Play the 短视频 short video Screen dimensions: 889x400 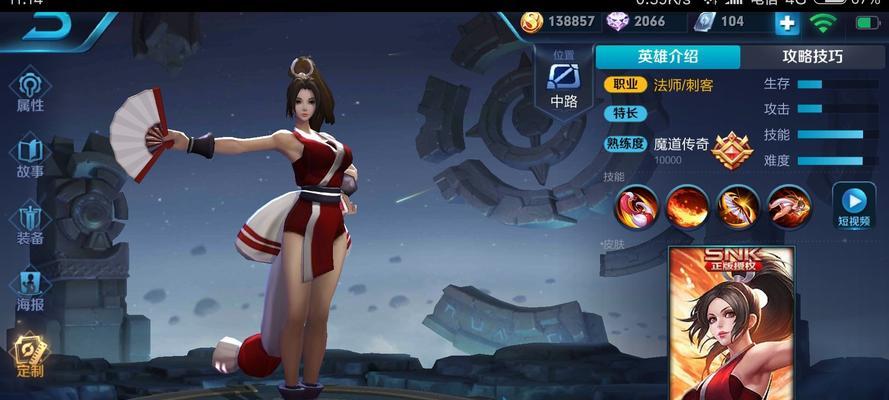tap(853, 204)
